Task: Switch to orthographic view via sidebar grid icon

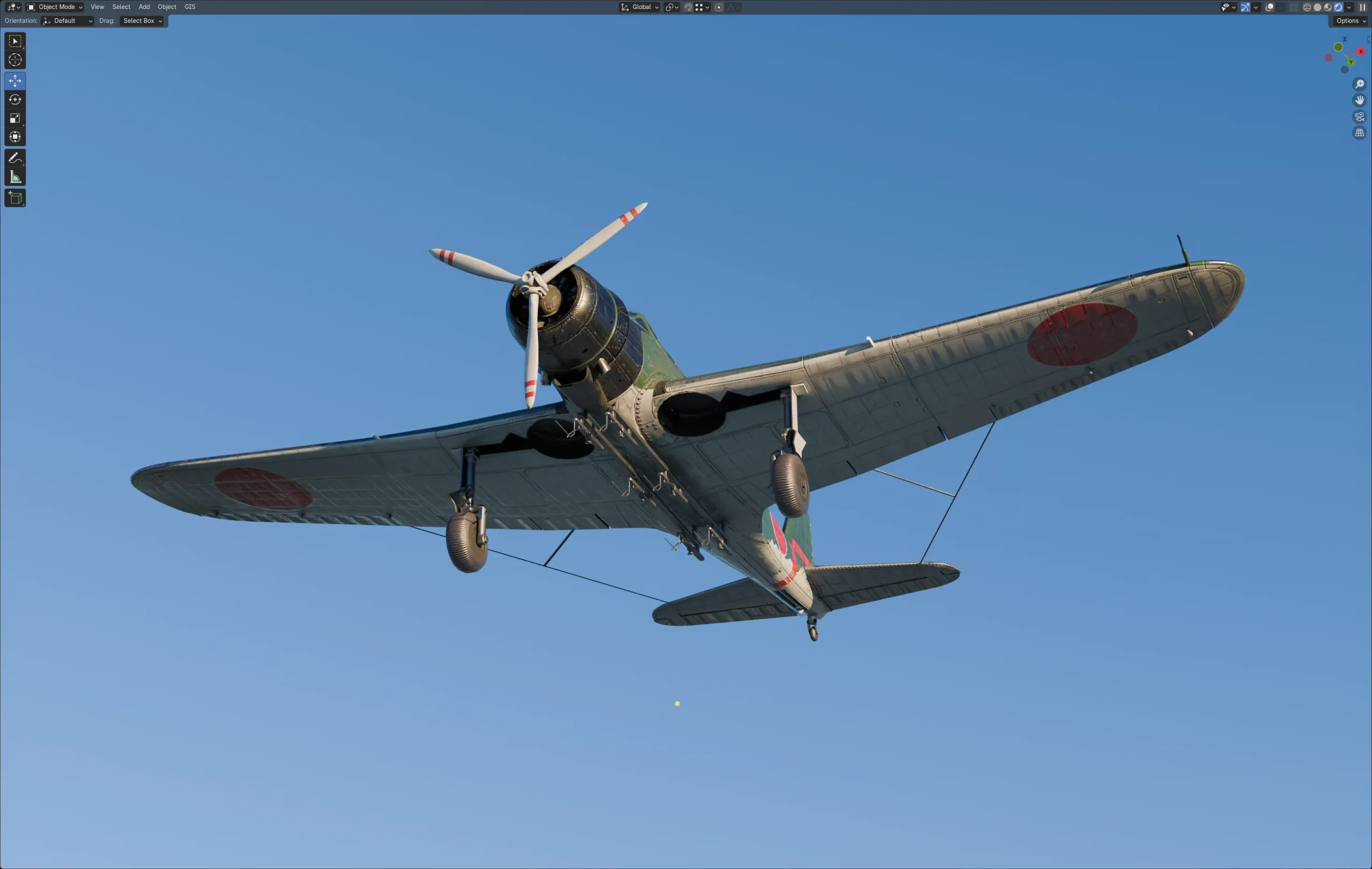Action: click(x=1360, y=133)
